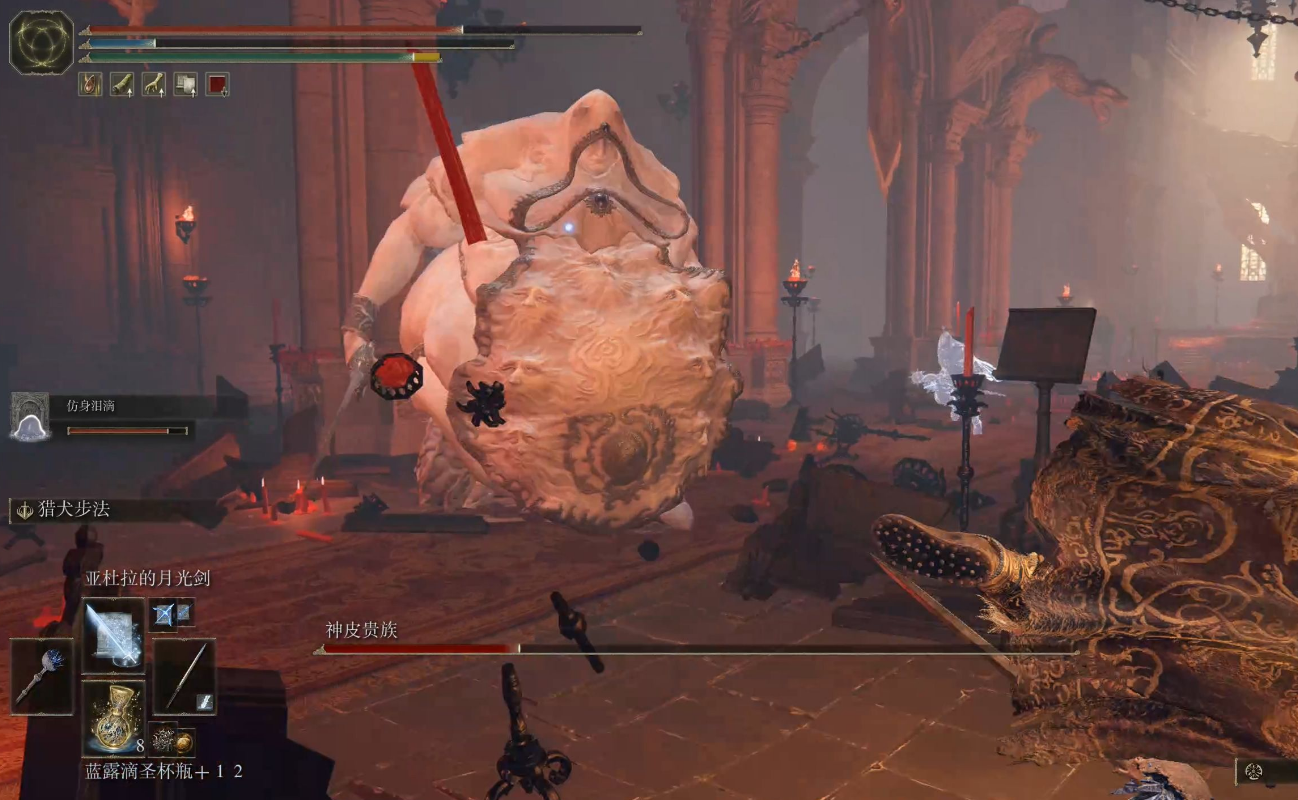
Task: Click the Mimic Tear summon portrait
Action: tap(30, 416)
